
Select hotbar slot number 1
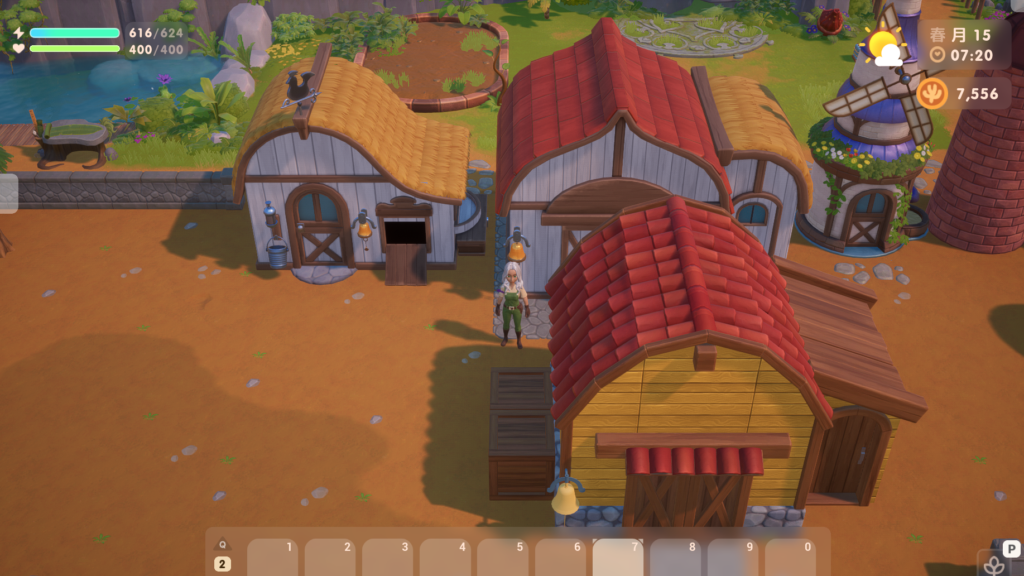(x=272, y=558)
